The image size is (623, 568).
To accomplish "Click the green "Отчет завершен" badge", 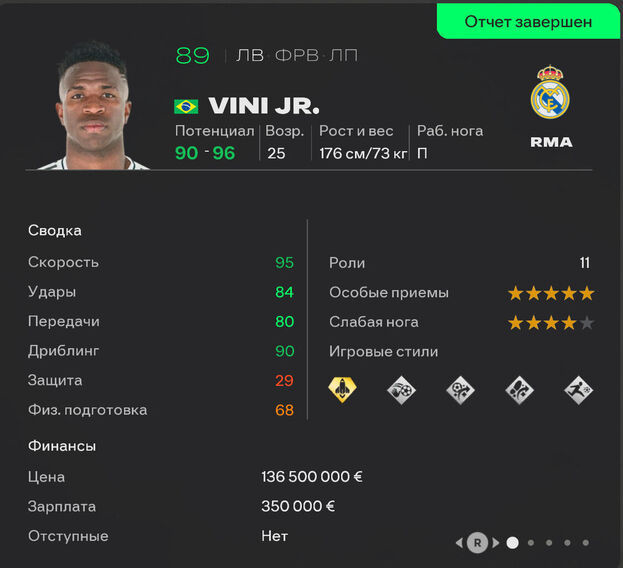I will click(528, 21).
